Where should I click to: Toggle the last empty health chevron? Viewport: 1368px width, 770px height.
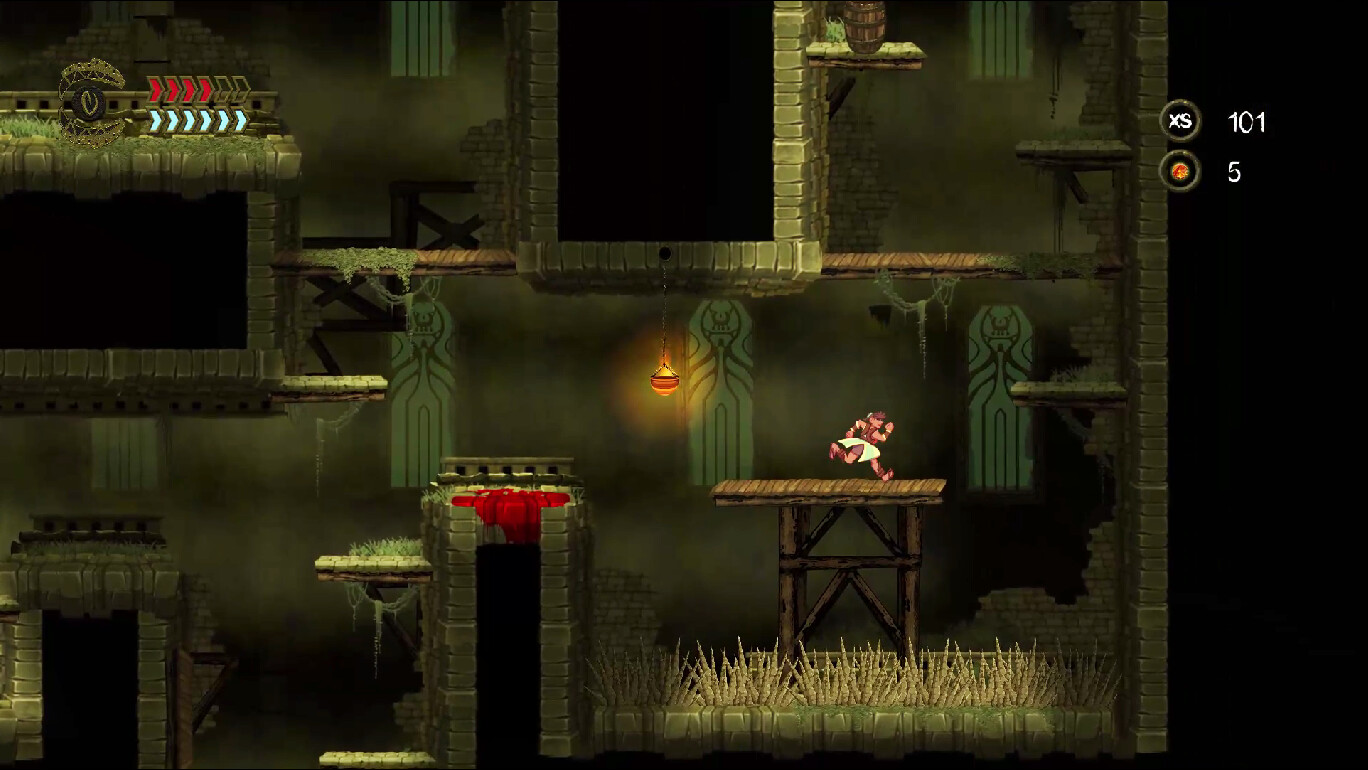240,88
